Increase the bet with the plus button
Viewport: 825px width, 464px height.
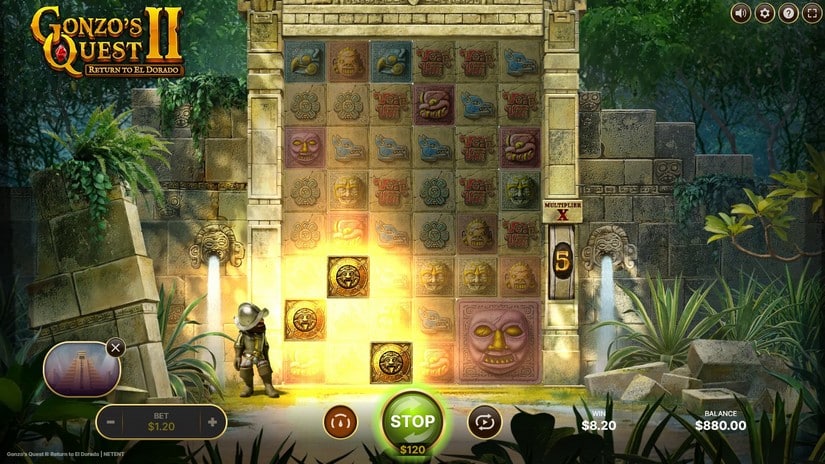pos(212,422)
